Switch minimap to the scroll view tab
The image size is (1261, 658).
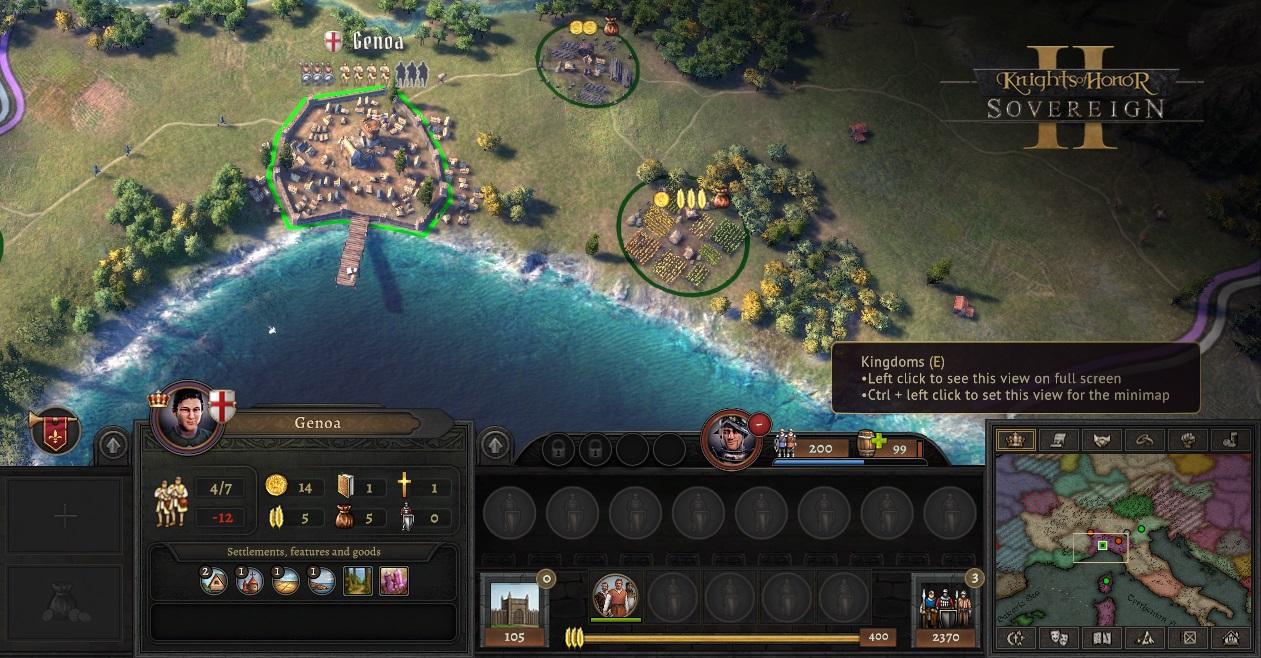pyautogui.click(x=1060, y=440)
